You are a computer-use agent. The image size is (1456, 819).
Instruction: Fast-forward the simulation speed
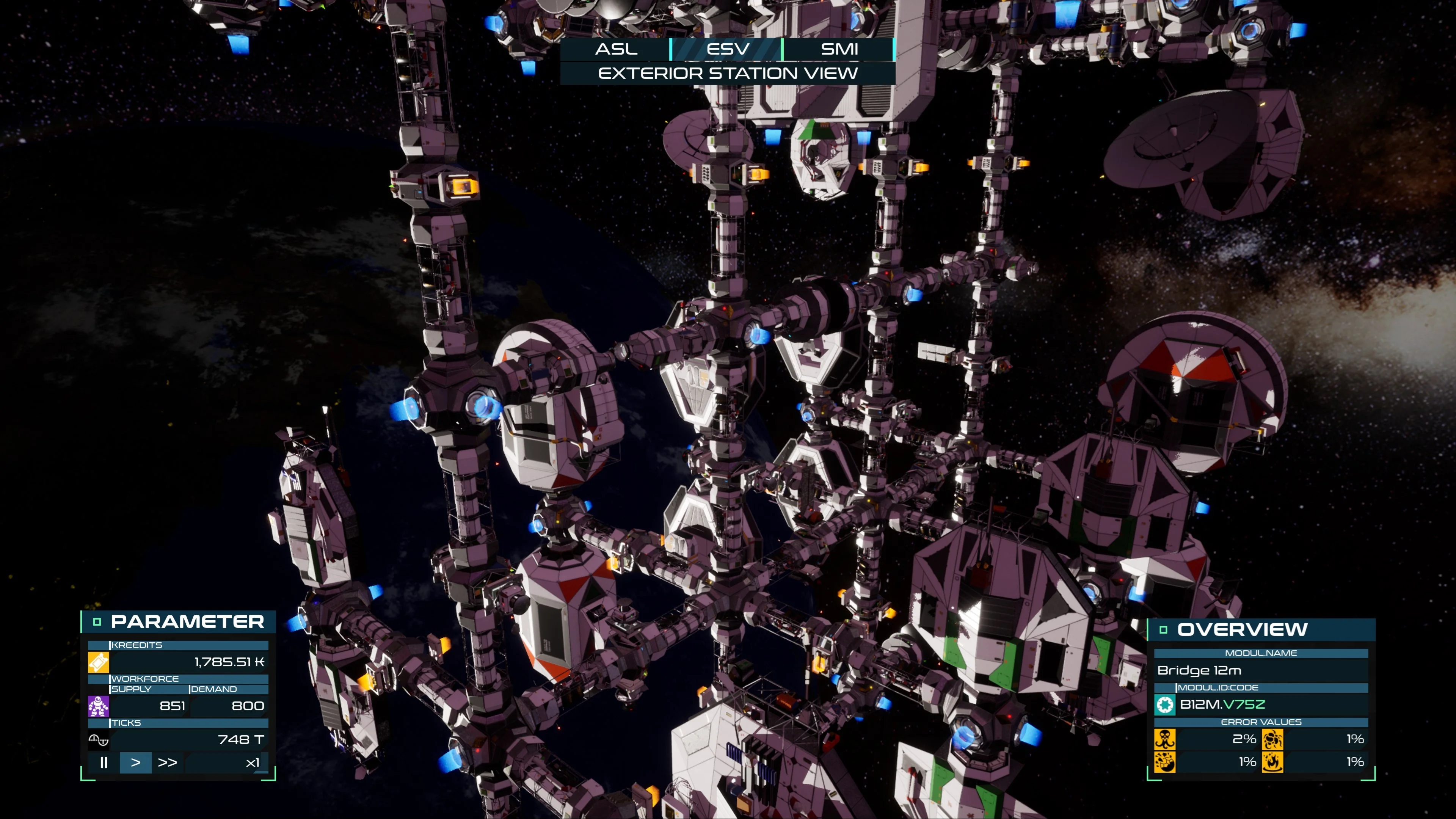pyautogui.click(x=167, y=763)
